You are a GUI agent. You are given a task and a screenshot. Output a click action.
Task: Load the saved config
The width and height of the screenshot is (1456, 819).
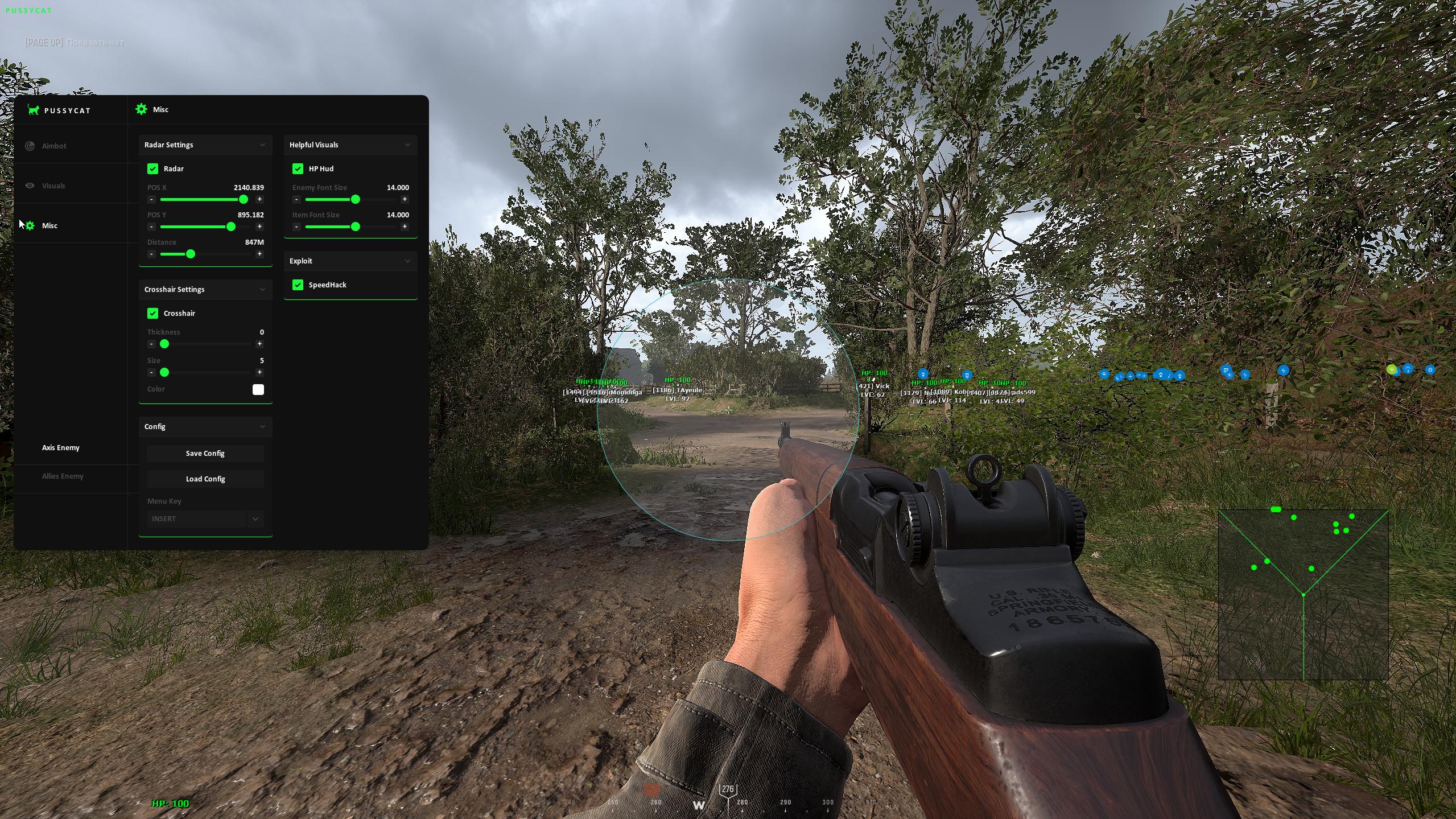(205, 479)
